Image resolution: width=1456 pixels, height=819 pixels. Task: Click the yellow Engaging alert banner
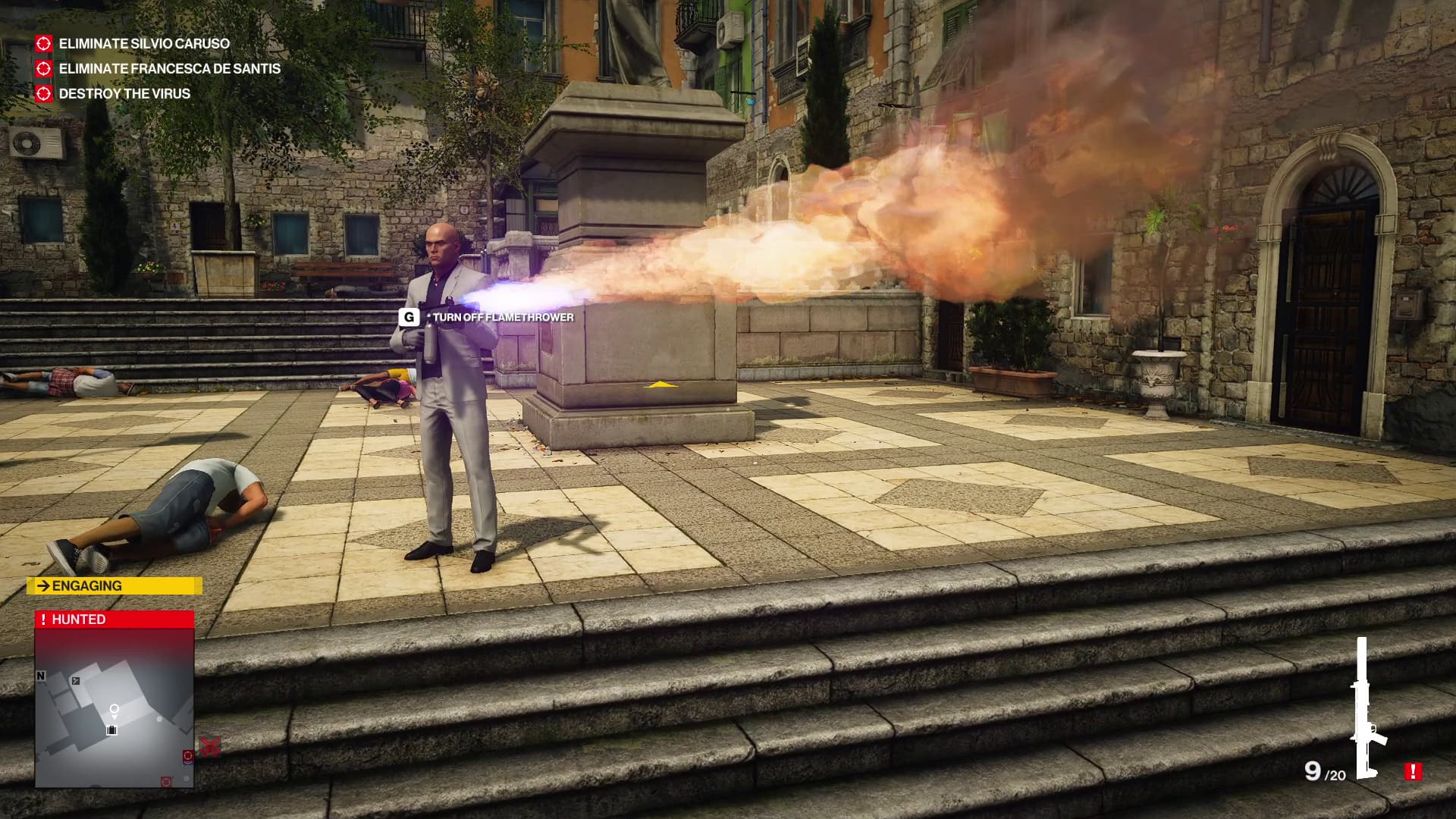tap(115, 585)
